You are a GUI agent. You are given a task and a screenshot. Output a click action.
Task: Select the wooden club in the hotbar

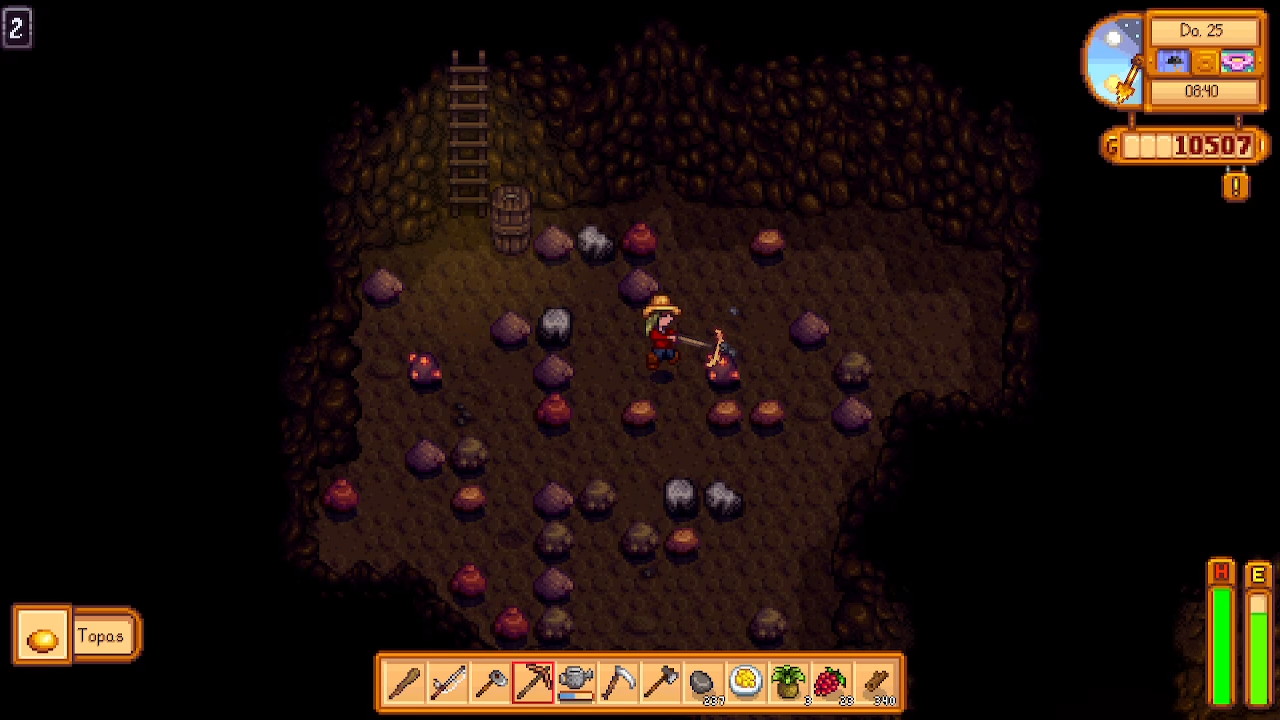tap(405, 683)
